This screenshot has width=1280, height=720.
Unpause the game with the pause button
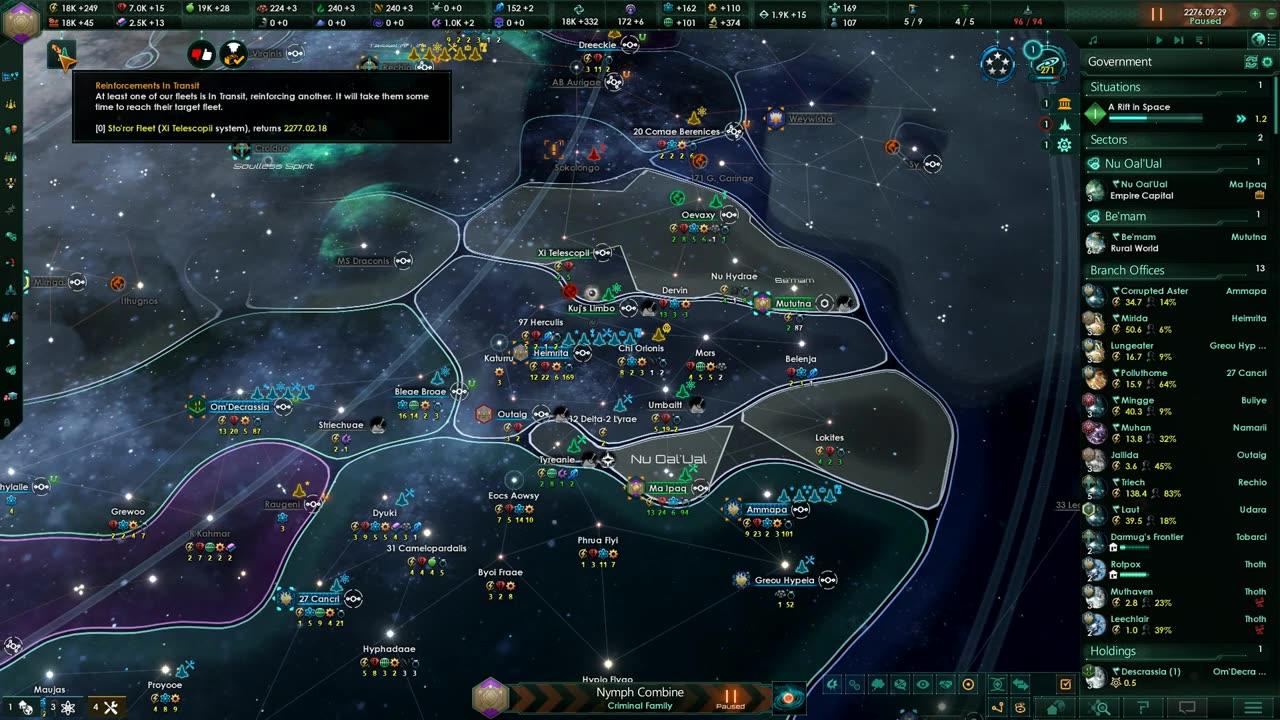pyautogui.click(x=1156, y=14)
